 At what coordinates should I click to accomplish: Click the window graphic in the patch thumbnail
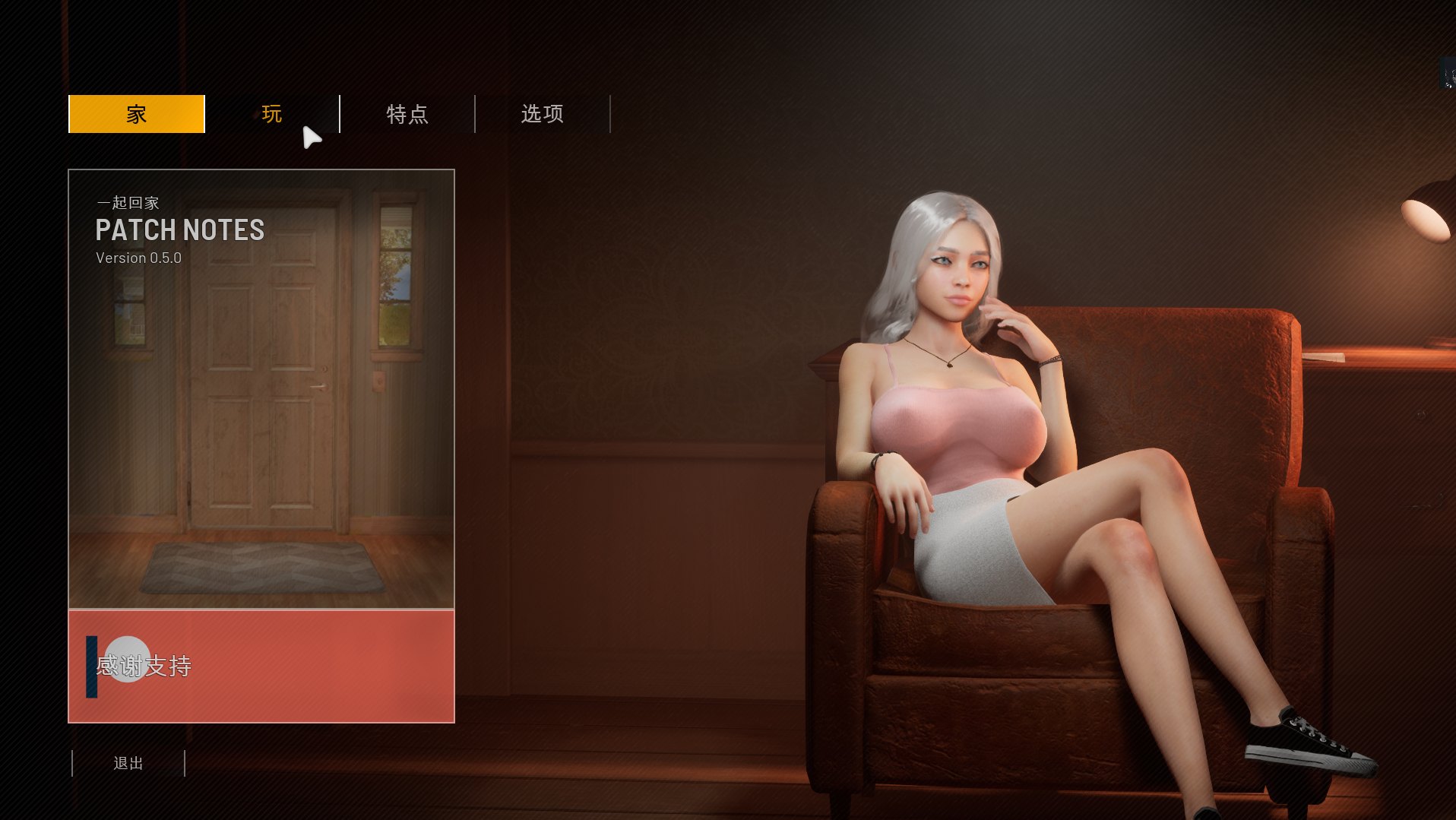(395, 274)
